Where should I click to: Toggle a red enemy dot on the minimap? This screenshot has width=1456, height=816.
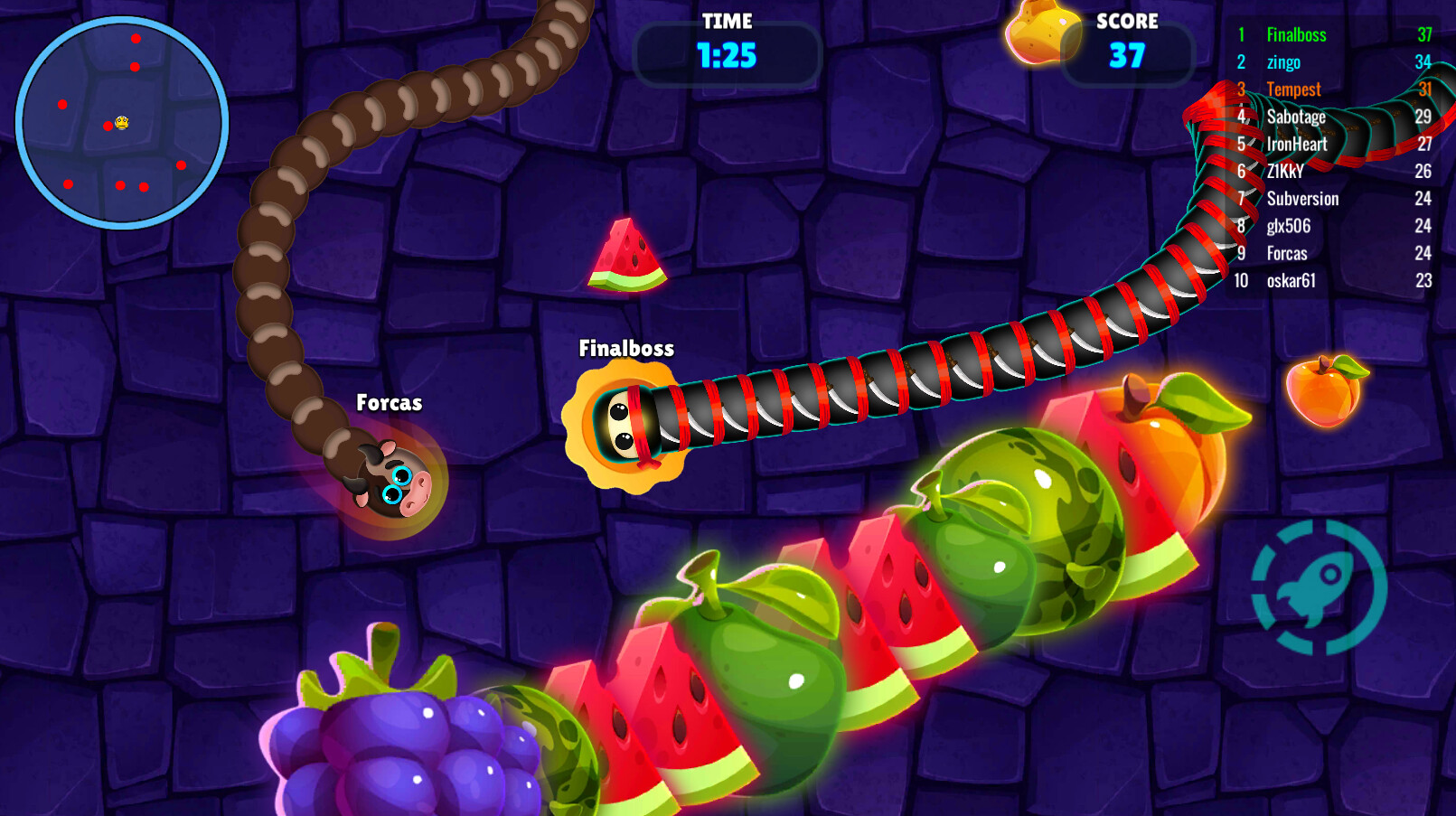tap(136, 39)
